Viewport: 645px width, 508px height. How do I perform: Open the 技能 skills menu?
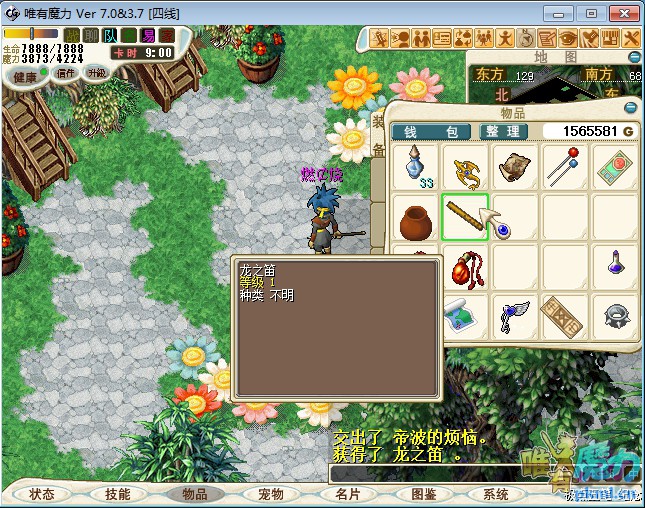click(118, 494)
